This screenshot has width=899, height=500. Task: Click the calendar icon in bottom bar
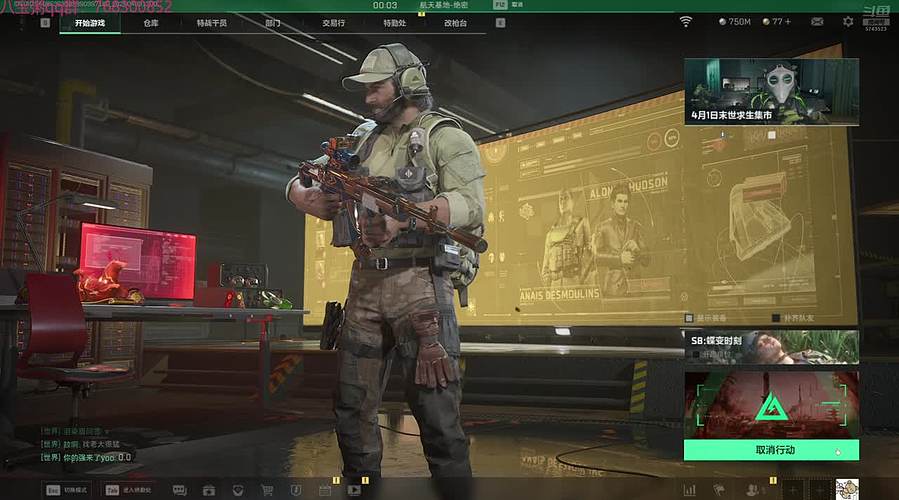[324, 490]
